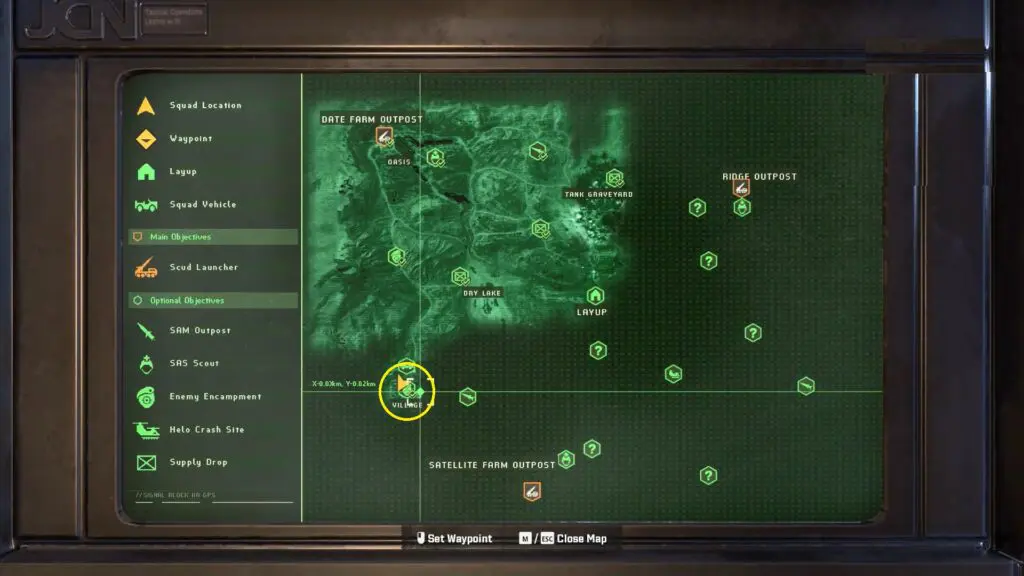1024x576 pixels.
Task: Click the Layup house marker on the map
Action: point(595,296)
